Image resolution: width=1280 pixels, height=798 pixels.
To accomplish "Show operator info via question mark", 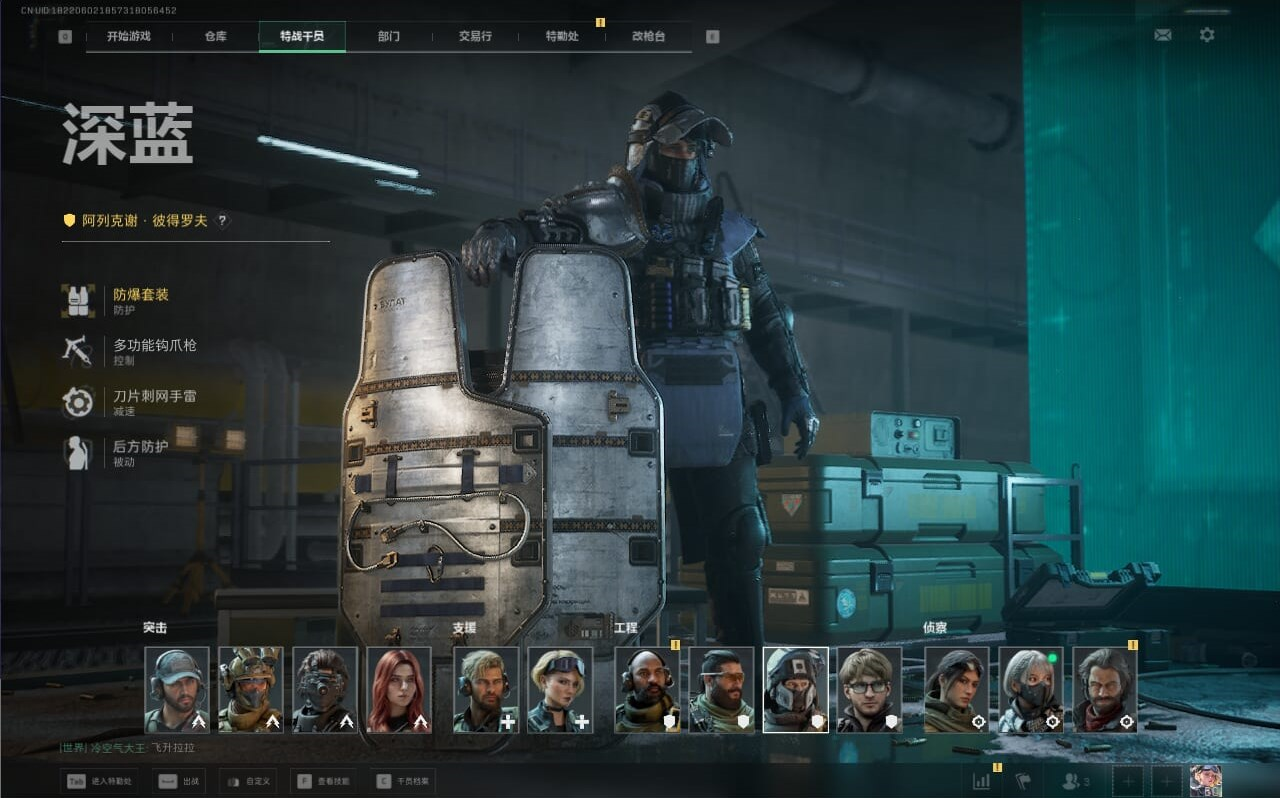I will [222, 221].
